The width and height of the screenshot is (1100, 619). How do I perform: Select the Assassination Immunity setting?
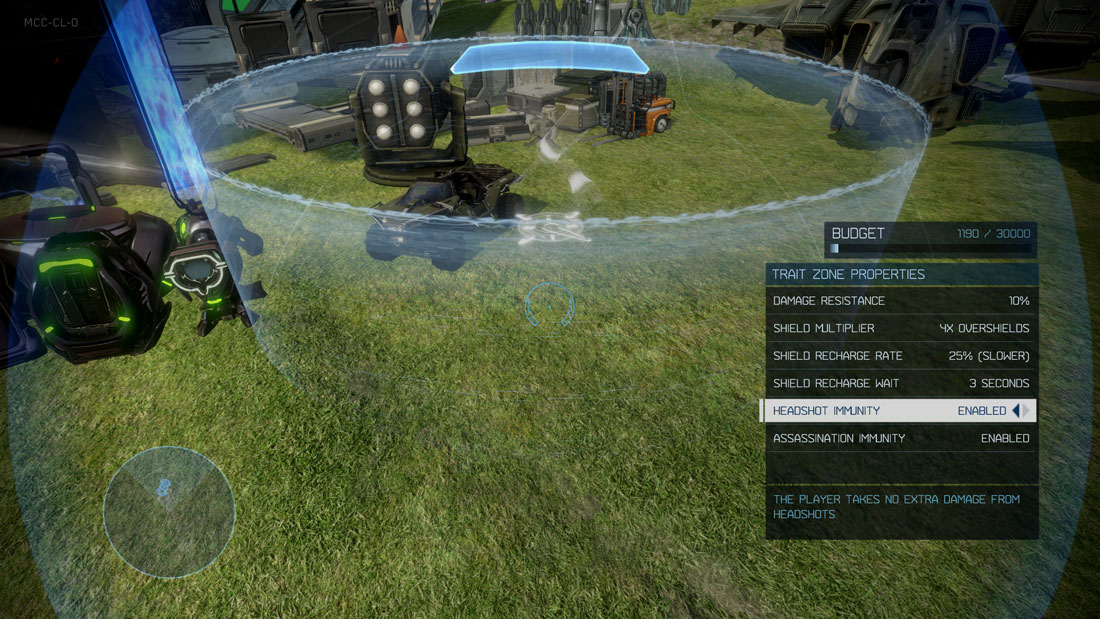pyautogui.click(x=900, y=438)
